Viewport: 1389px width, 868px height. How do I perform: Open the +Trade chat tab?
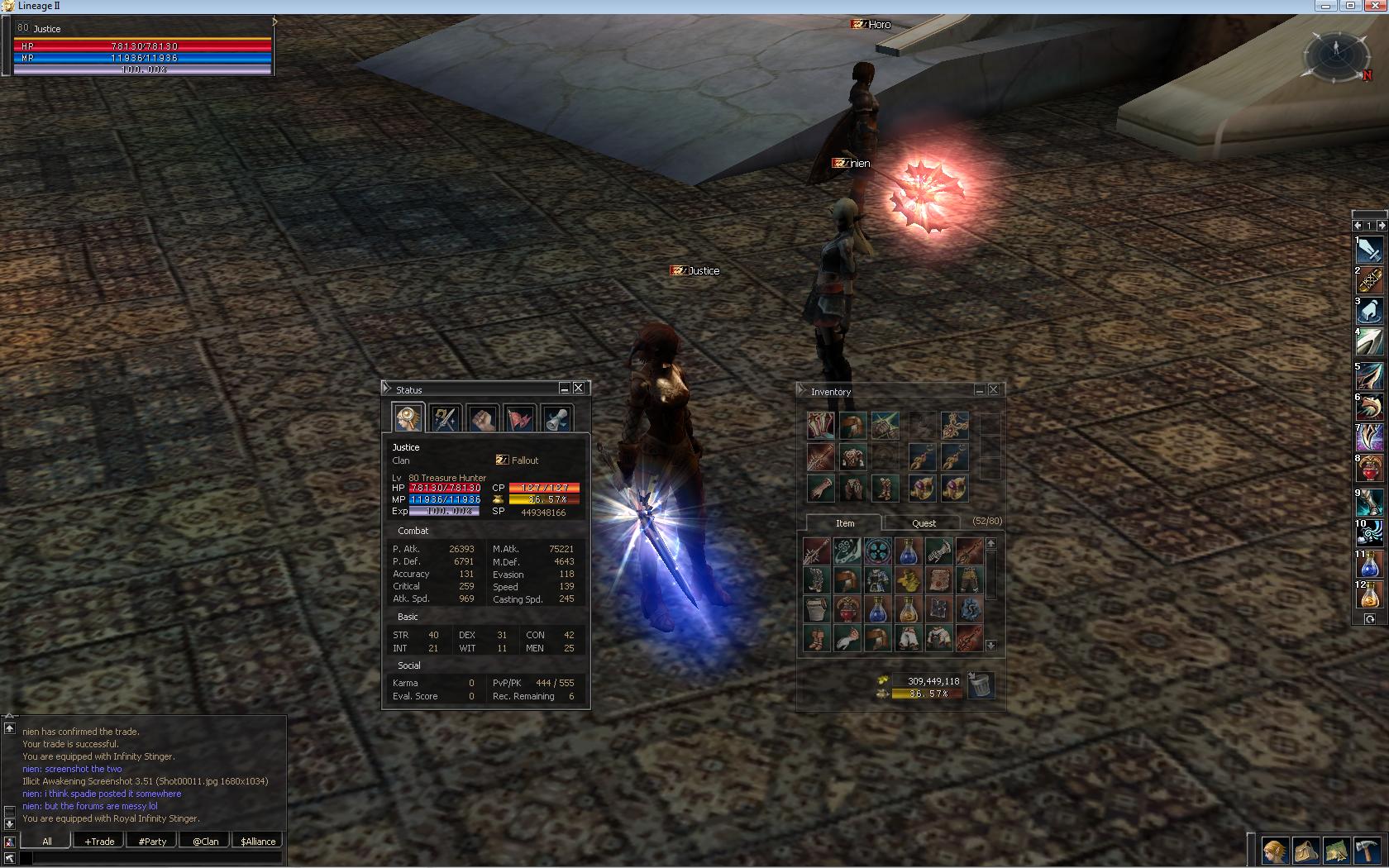pyautogui.click(x=99, y=842)
